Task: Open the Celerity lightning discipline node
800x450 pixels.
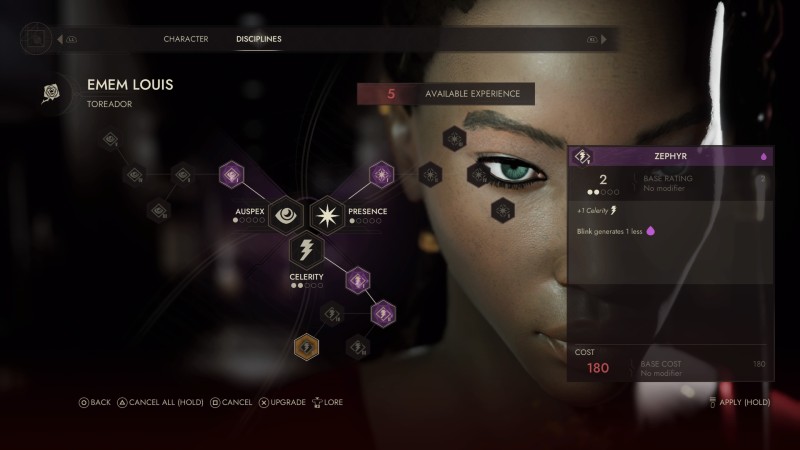Action: pyautogui.click(x=305, y=250)
